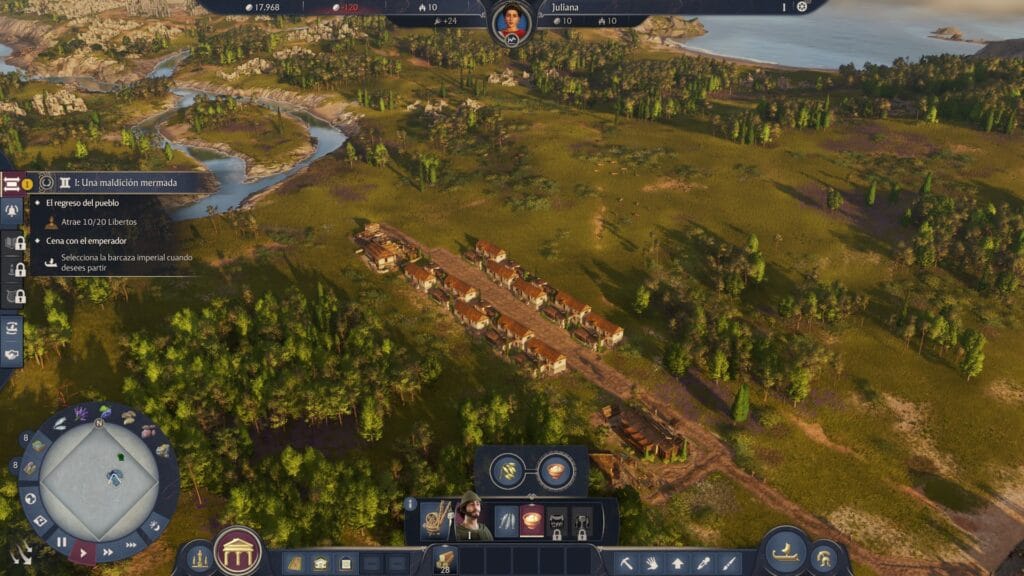Viewport: 1024px width, 576px height.
Task: Select the hand move tool
Action: [651, 563]
